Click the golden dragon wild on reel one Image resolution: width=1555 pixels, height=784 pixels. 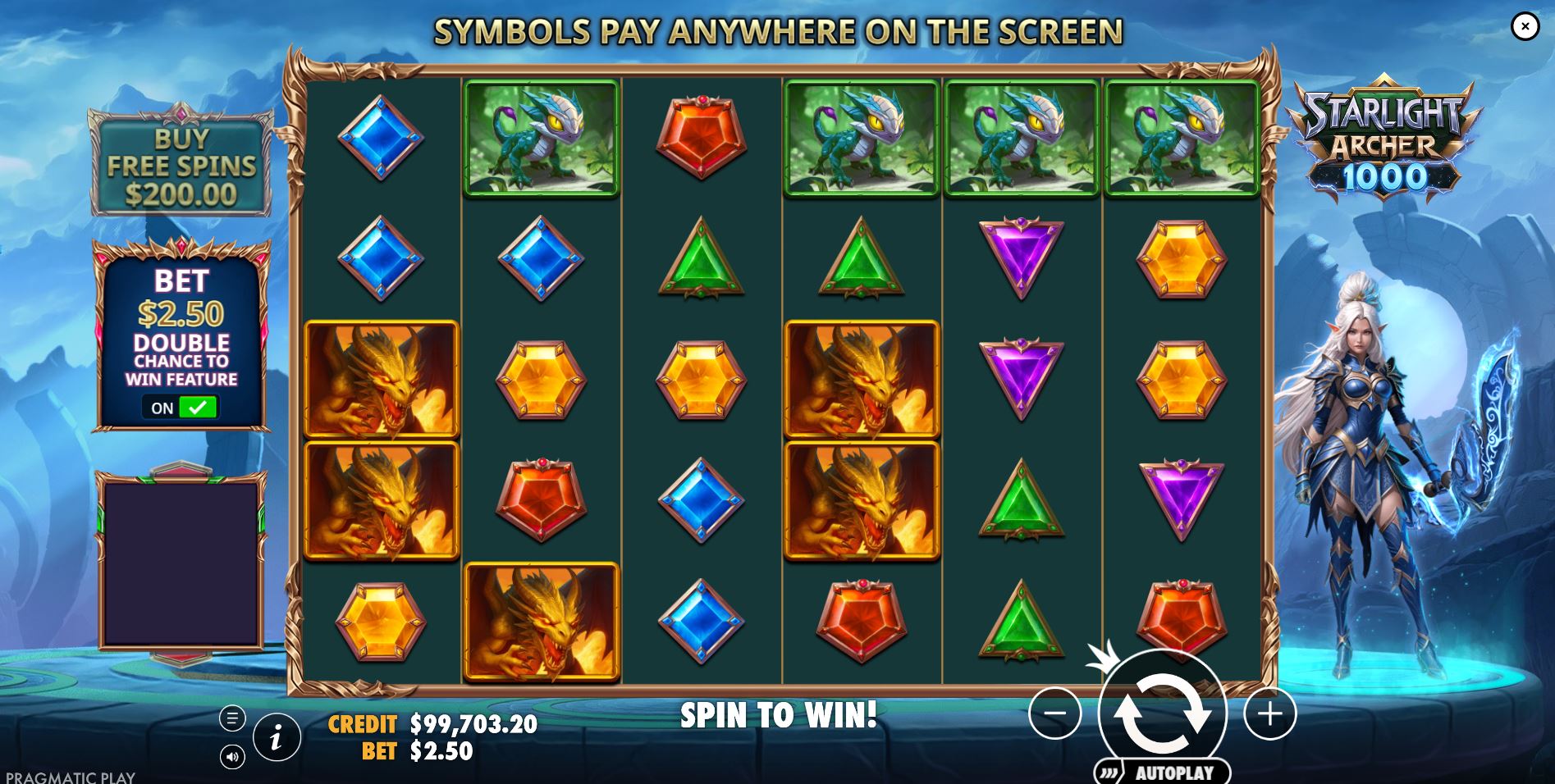[x=381, y=379]
